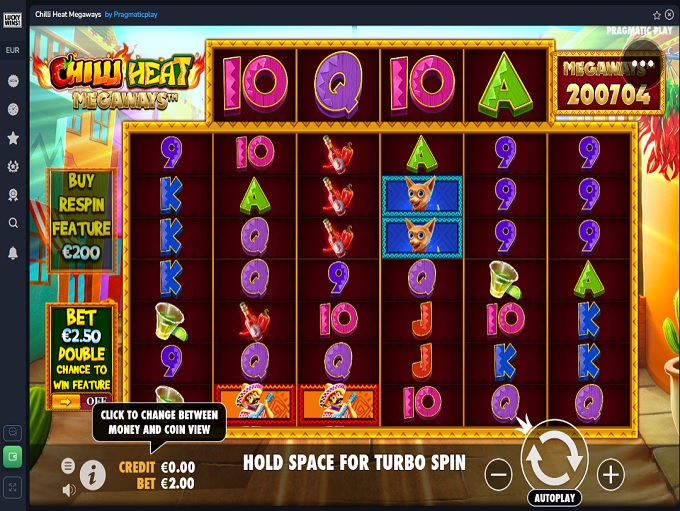Add the game to favorites with the star
Image resolution: width=680 pixels, height=511 pixels.
(x=657, y=15)
